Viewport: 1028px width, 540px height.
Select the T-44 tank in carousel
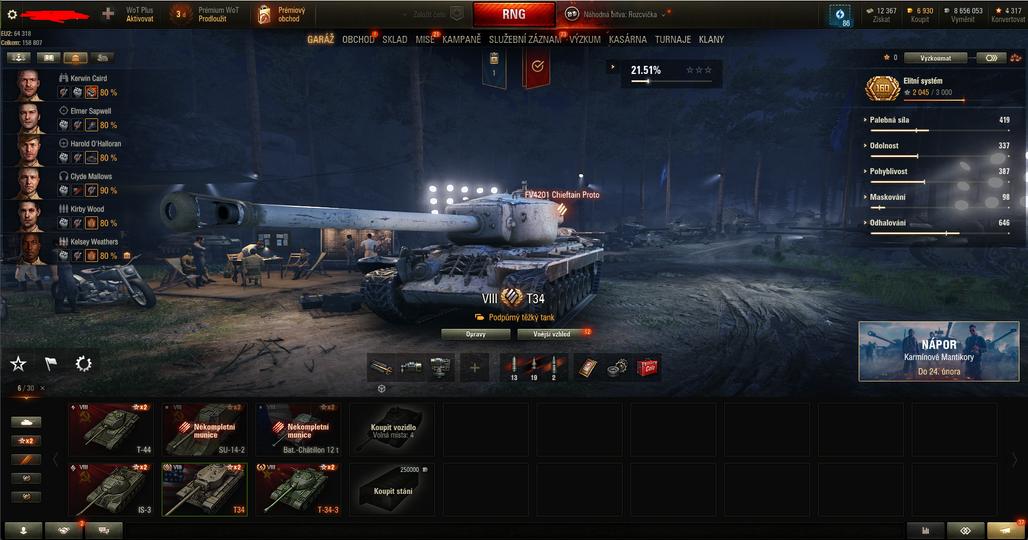(x=110, y=429)
